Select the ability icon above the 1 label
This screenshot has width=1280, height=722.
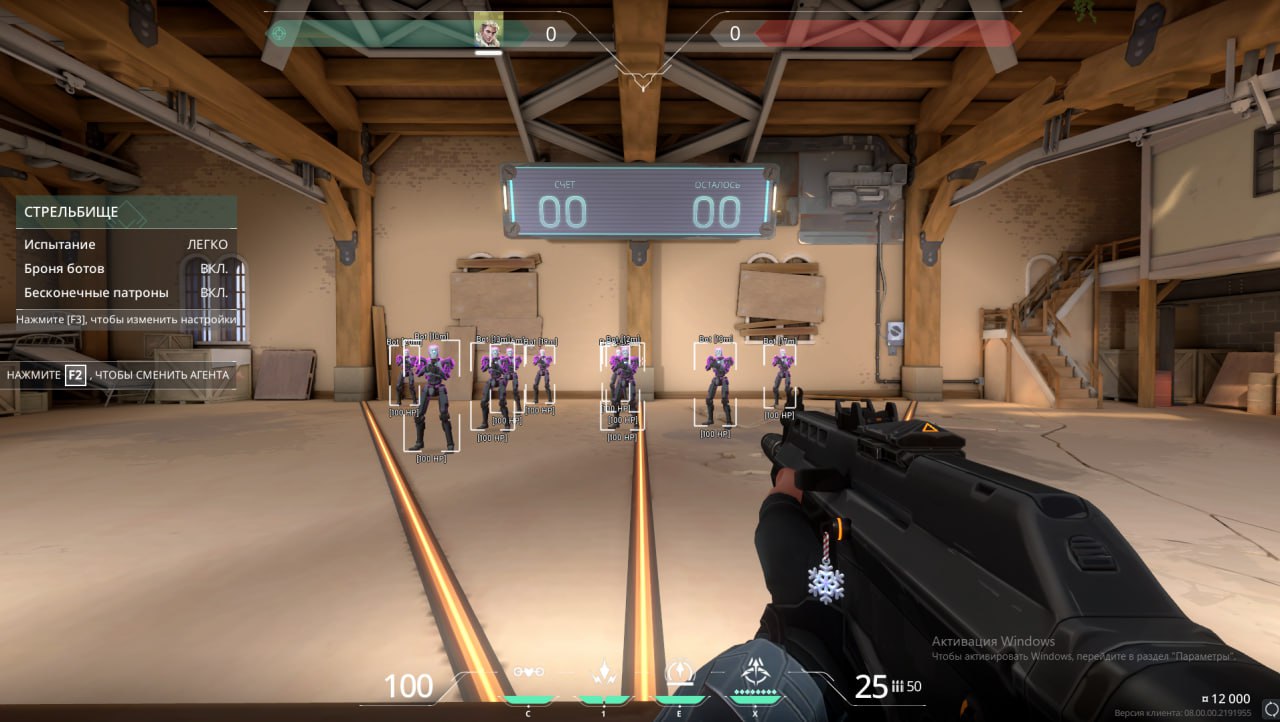(603, 673)
